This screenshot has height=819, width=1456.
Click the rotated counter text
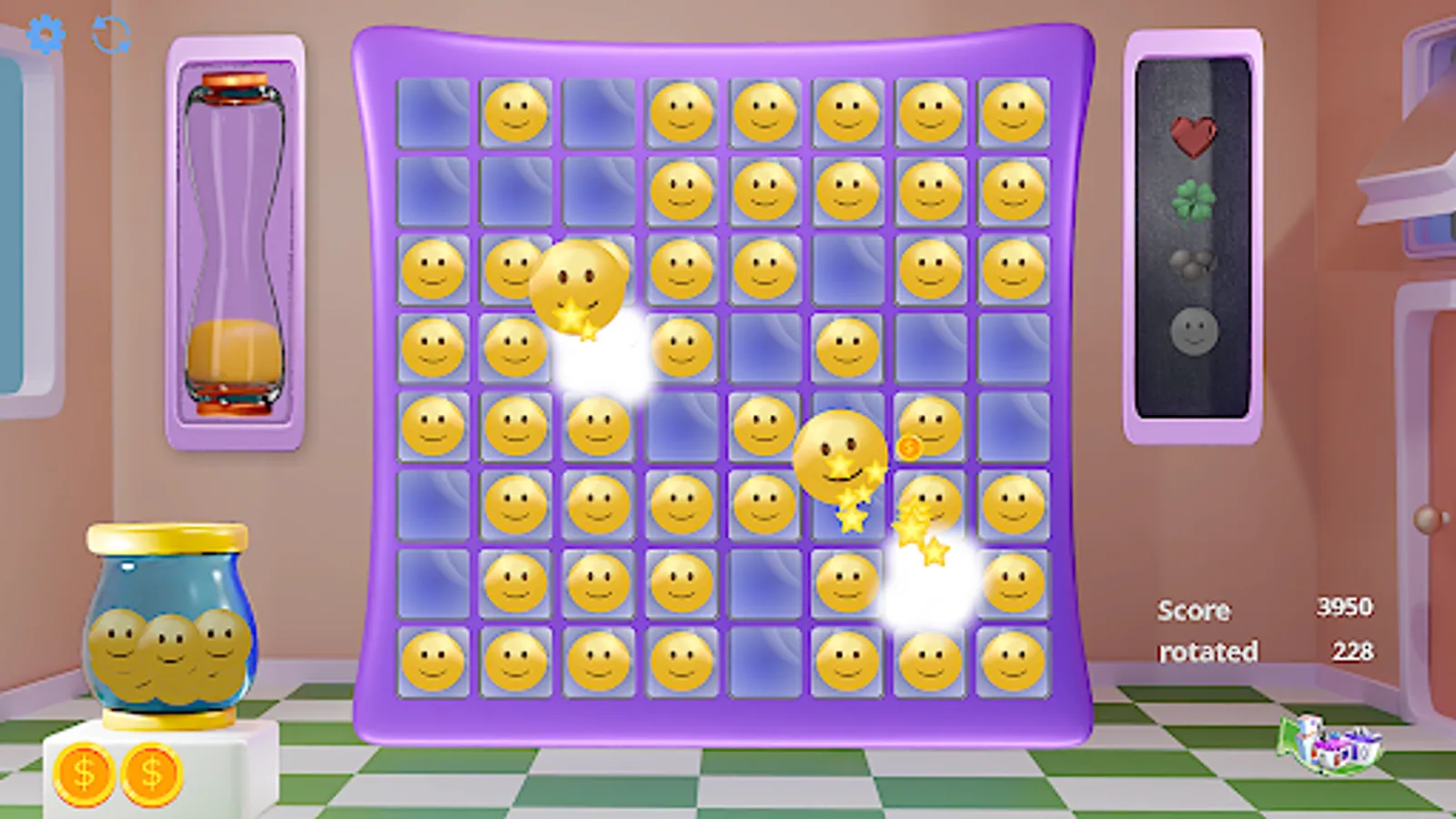(1208, 652)
